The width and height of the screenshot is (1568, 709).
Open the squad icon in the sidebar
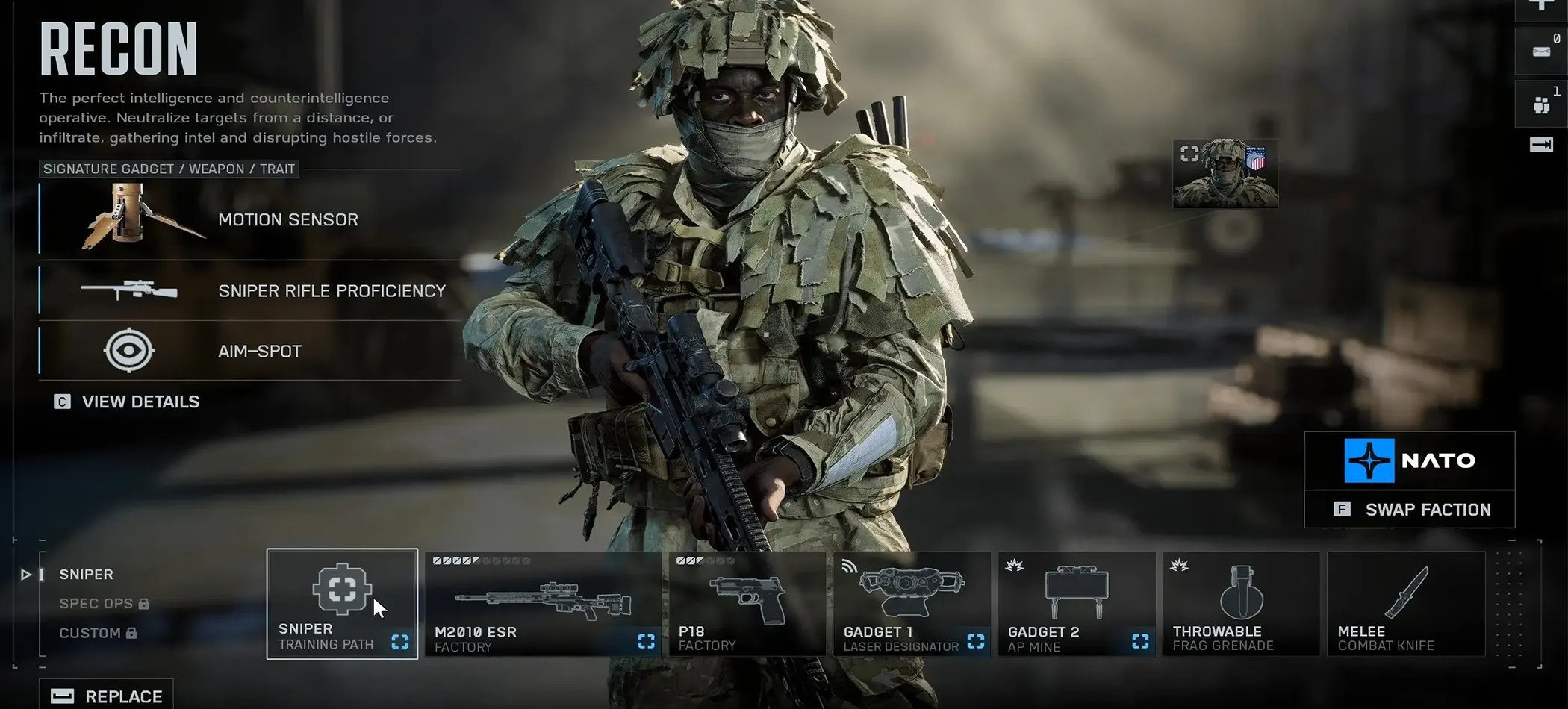click(1540, 104)
